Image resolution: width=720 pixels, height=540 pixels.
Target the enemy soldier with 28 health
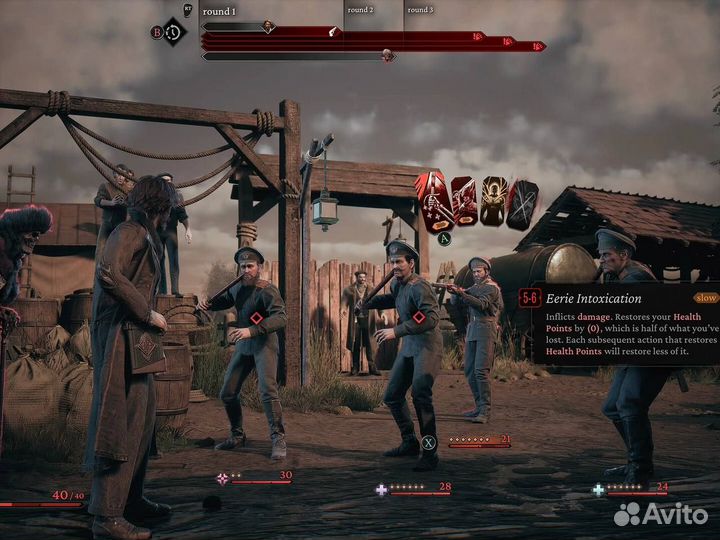click(410, 350)
